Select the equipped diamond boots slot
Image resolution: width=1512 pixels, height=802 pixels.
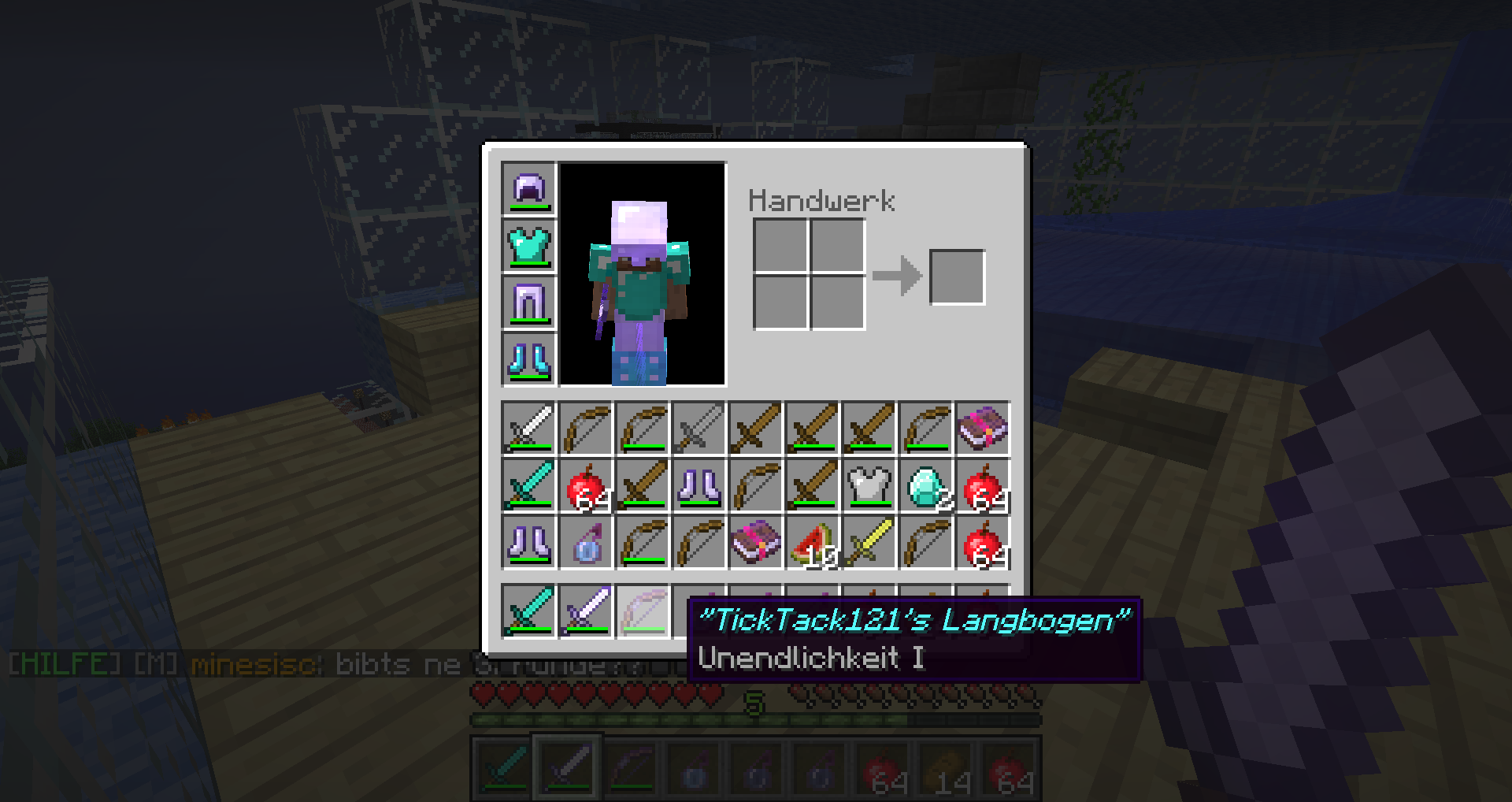[x=528, y=360]
